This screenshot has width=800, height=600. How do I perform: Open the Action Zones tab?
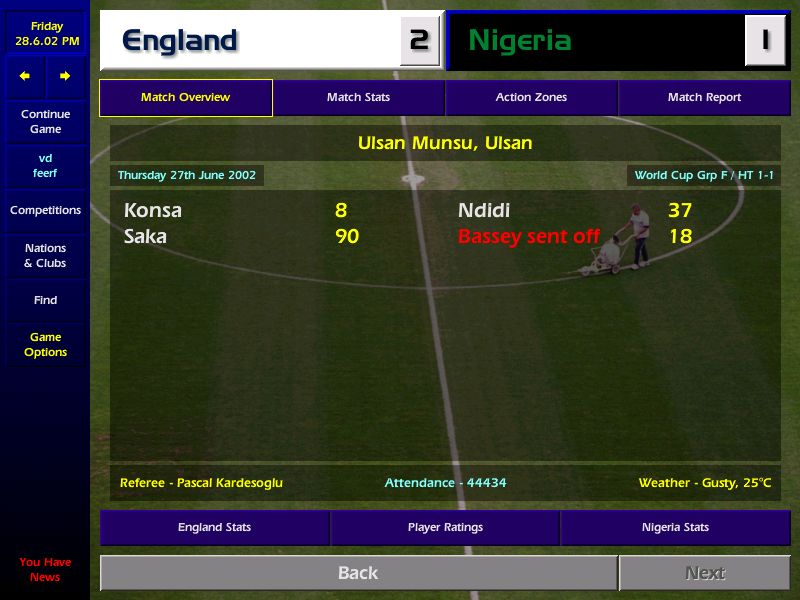[531, 98]
